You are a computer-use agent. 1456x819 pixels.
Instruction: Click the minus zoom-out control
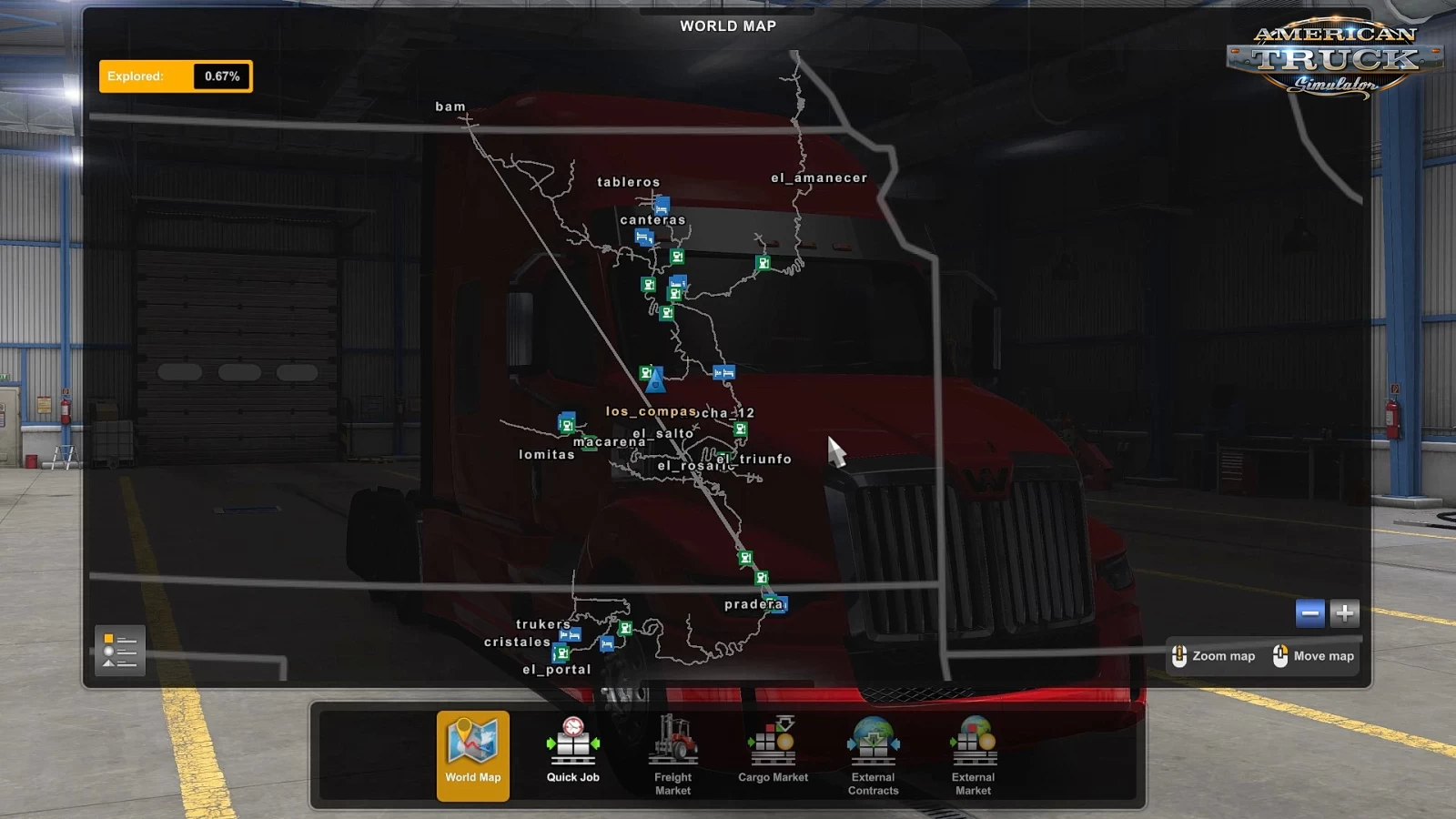[x=1310, y=613]
